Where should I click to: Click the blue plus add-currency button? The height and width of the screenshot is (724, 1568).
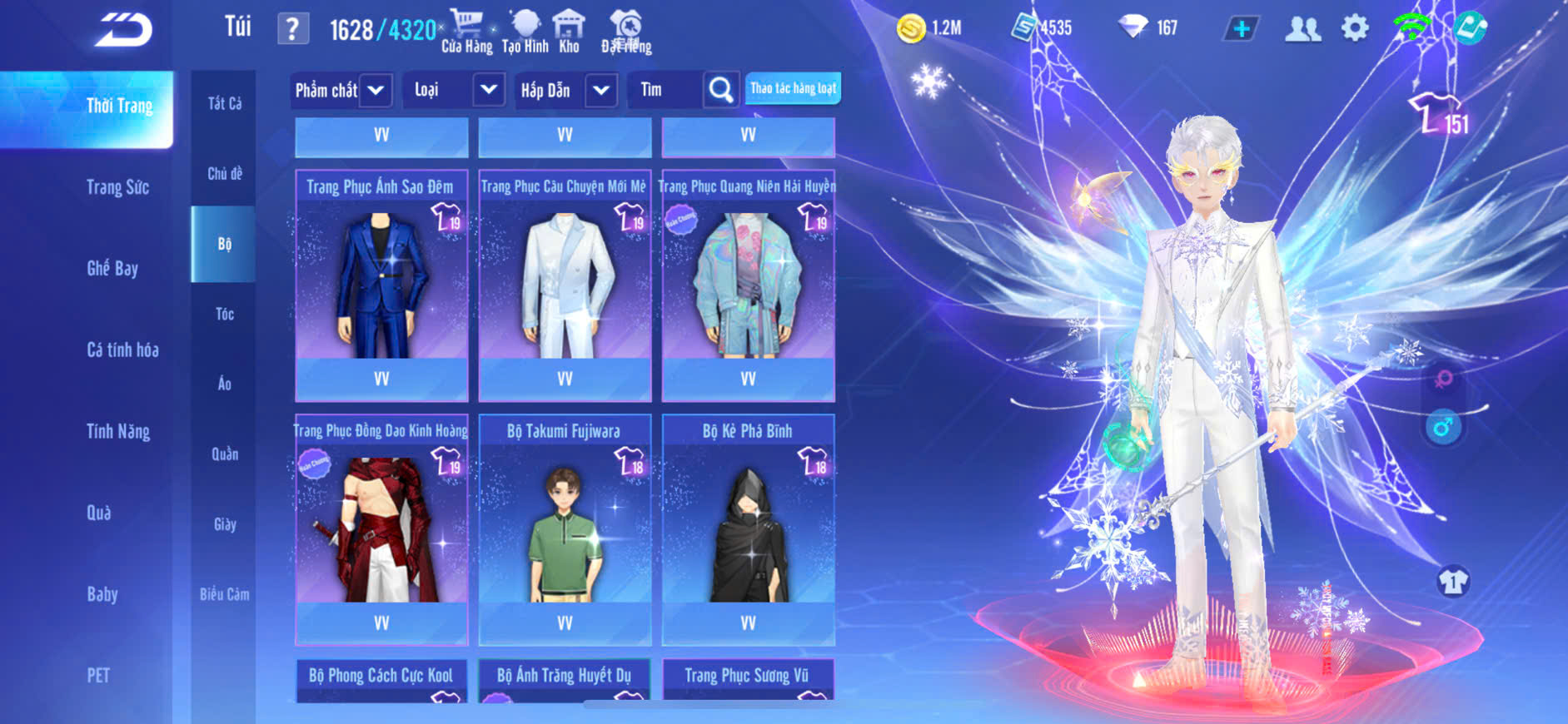tap(1241, 28)
